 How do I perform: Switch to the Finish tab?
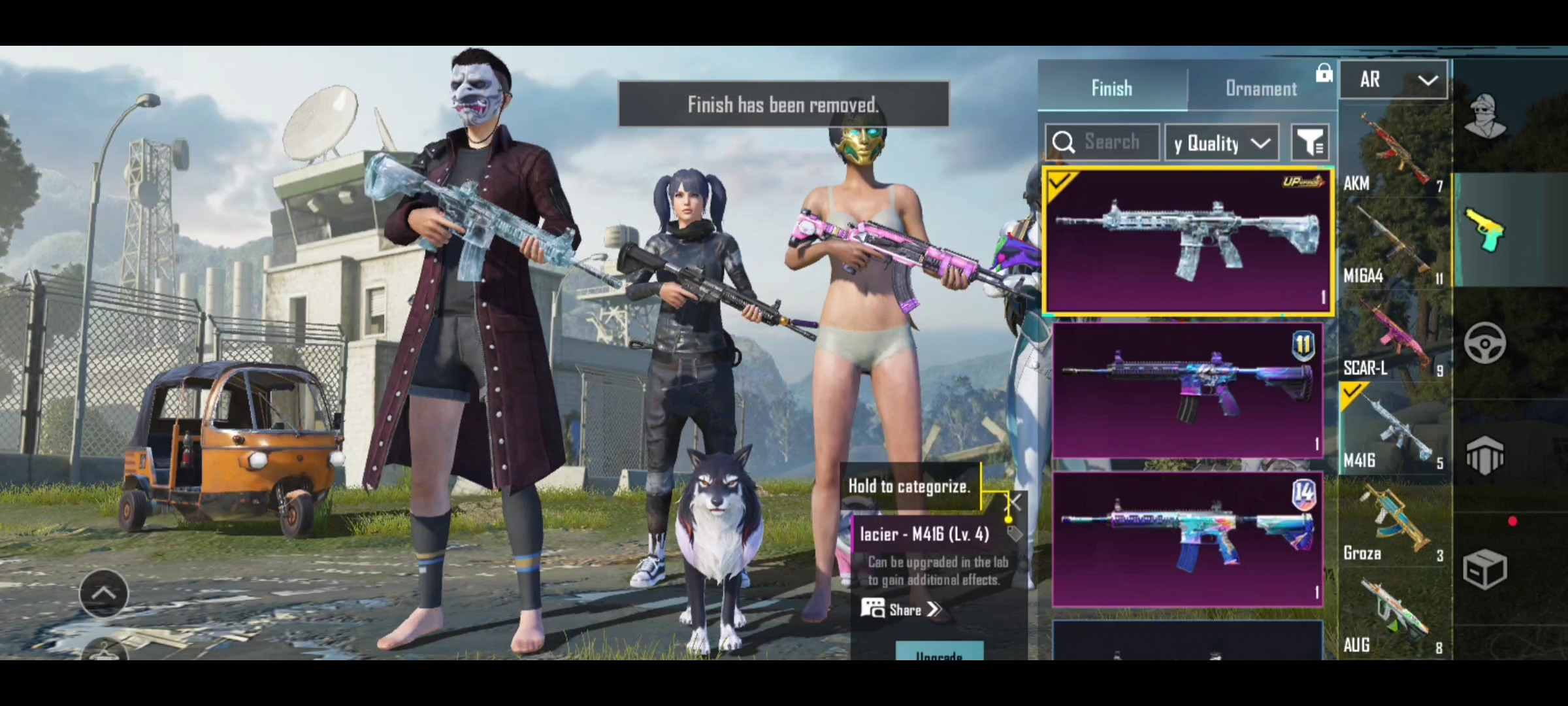(x=1111, y=88)
